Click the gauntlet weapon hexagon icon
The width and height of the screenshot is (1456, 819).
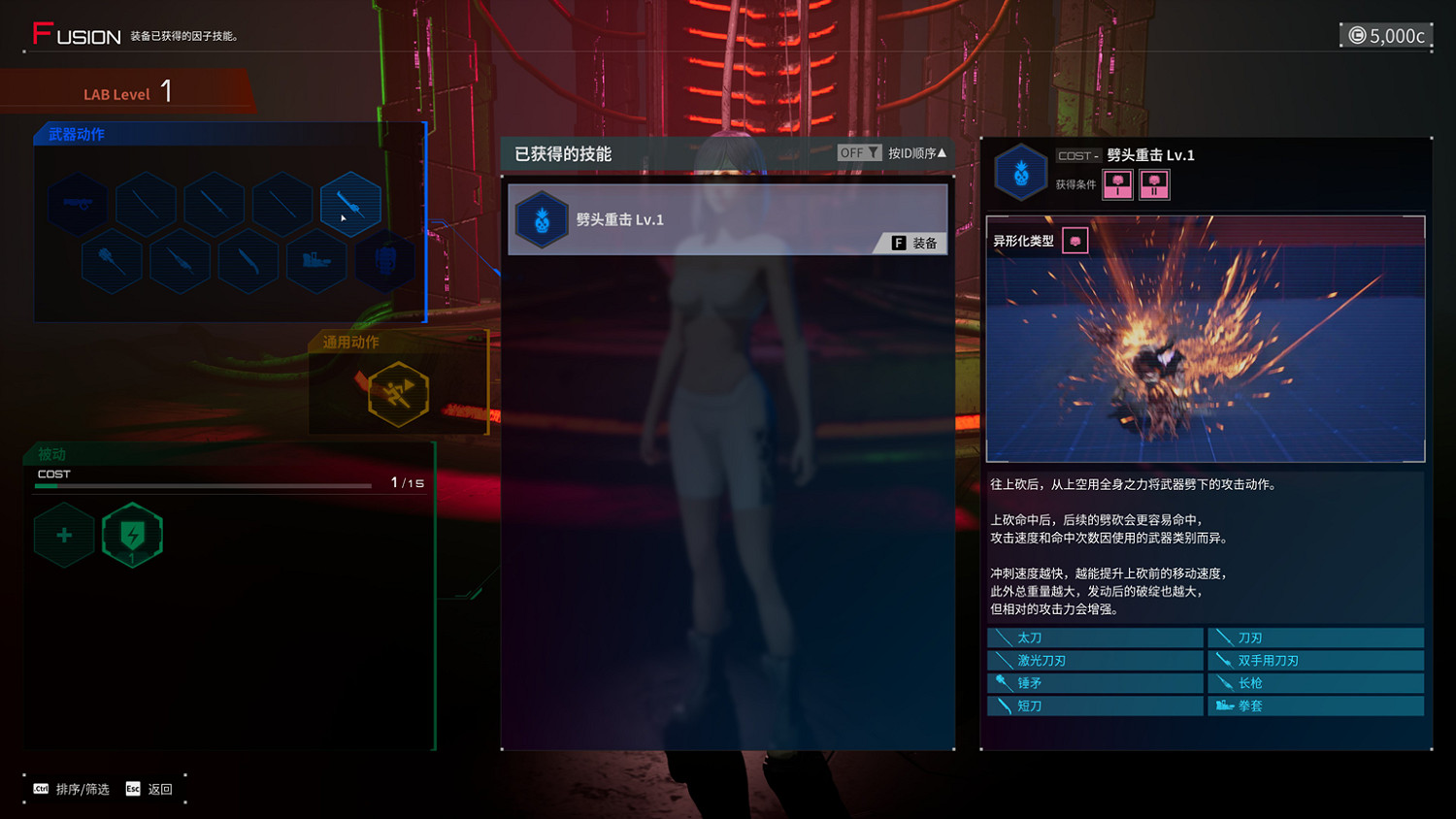[384, 260]
